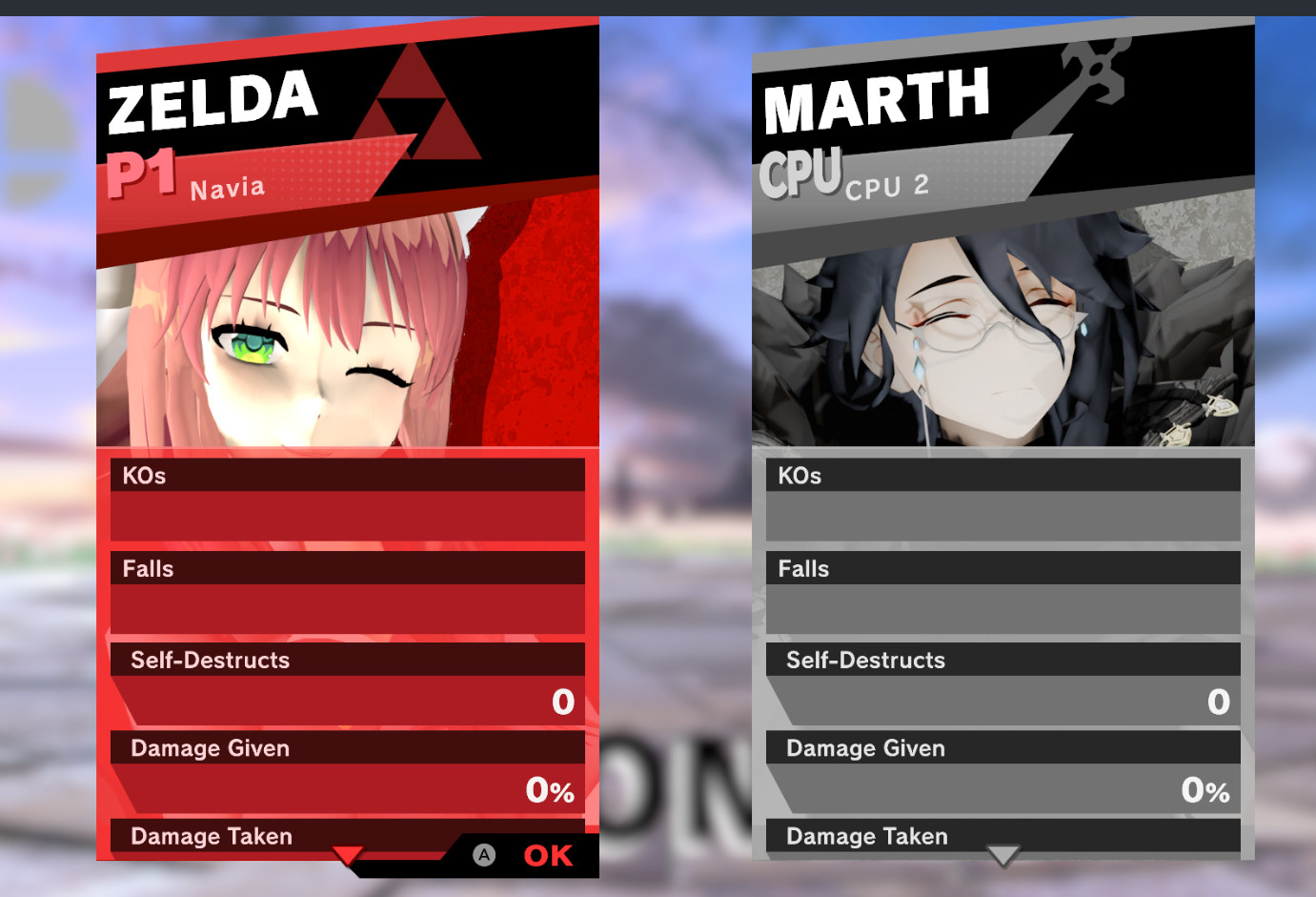Click the CPU 2 name label
Screen dimensions: 1316x897
pos(885,187)
